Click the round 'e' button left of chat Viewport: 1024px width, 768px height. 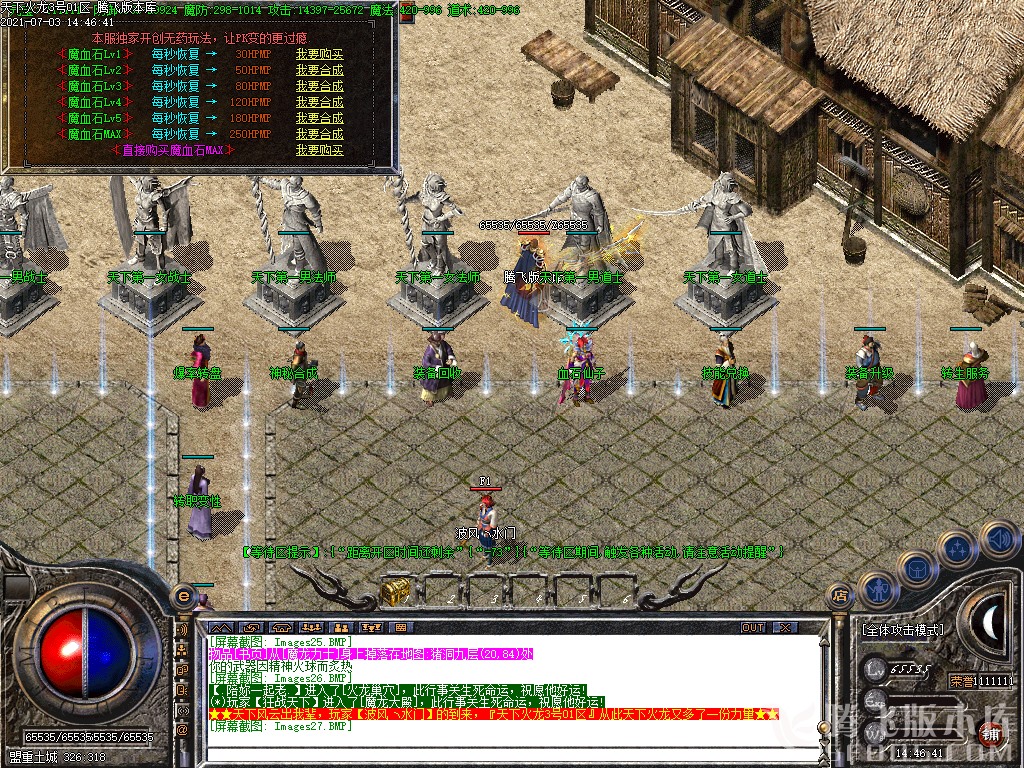183,596
